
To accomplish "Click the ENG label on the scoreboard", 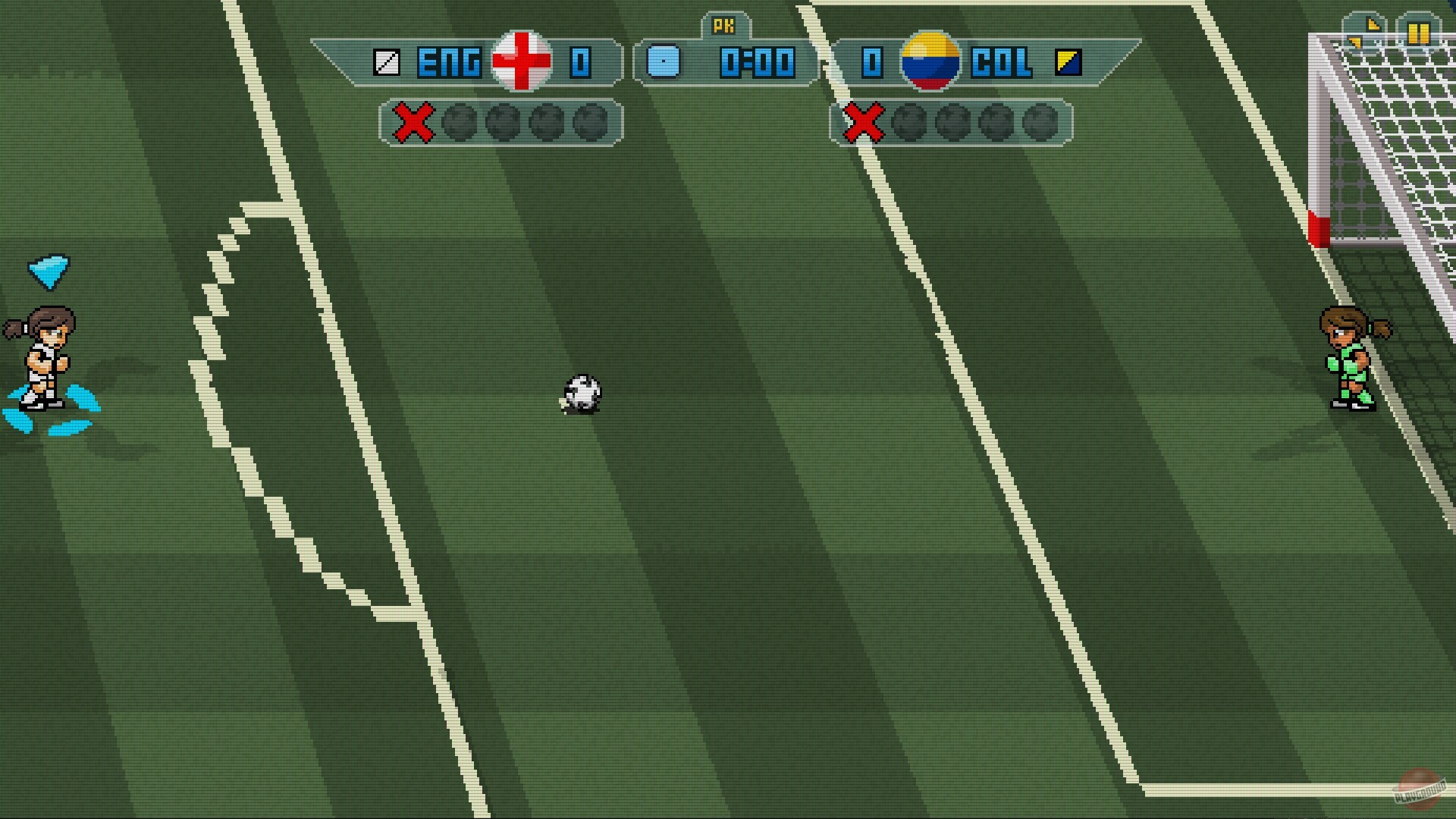I will [x=449, y=64].
